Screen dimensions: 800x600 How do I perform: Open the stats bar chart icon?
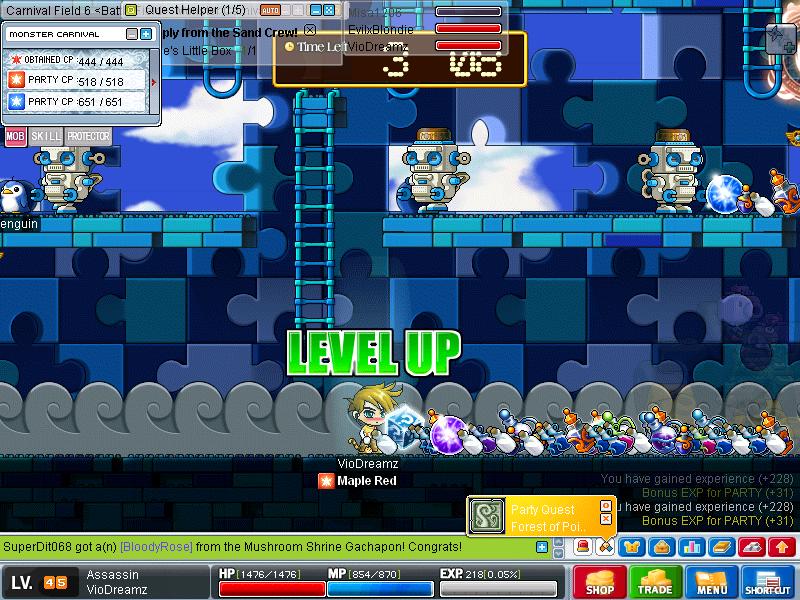(691, 546)
